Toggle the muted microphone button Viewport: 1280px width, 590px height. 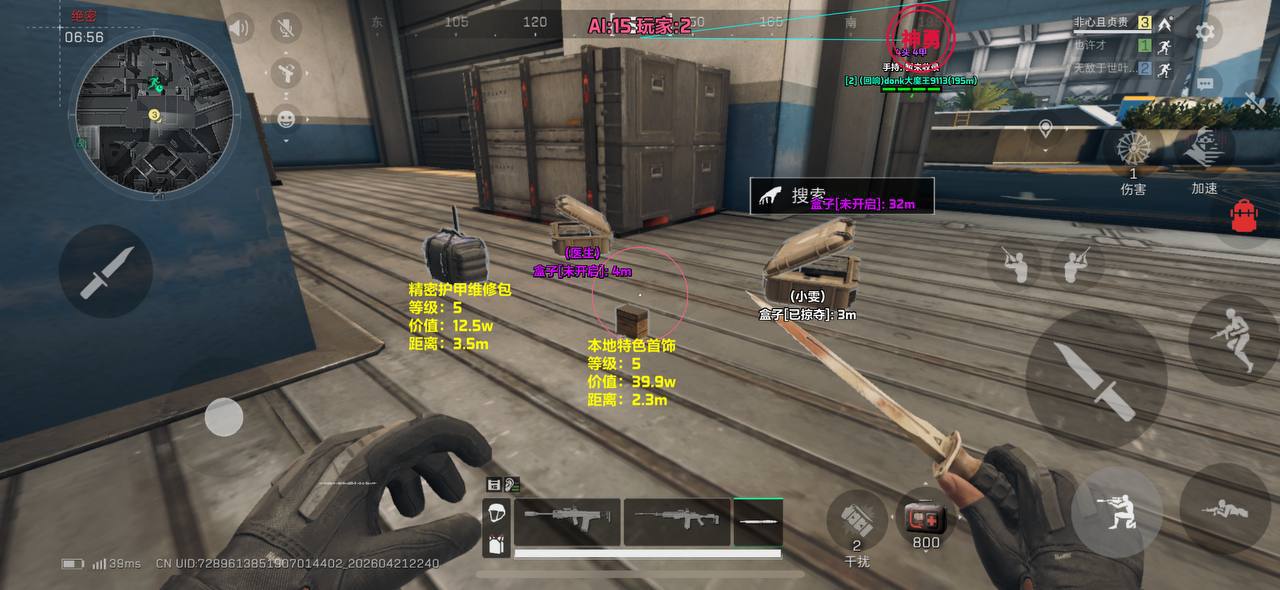pos(286,28)
